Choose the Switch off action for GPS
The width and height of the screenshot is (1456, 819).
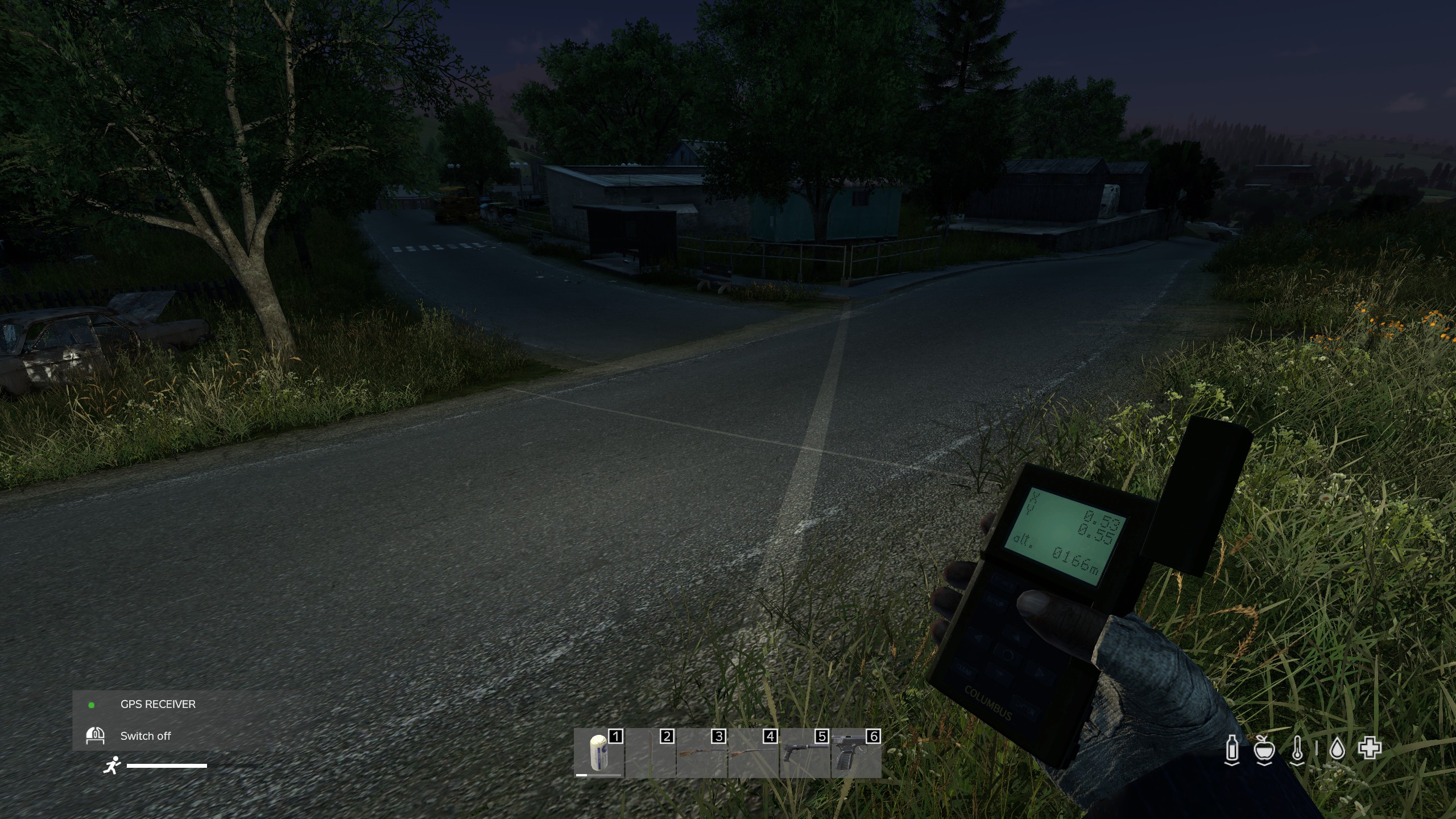point(145,736)
